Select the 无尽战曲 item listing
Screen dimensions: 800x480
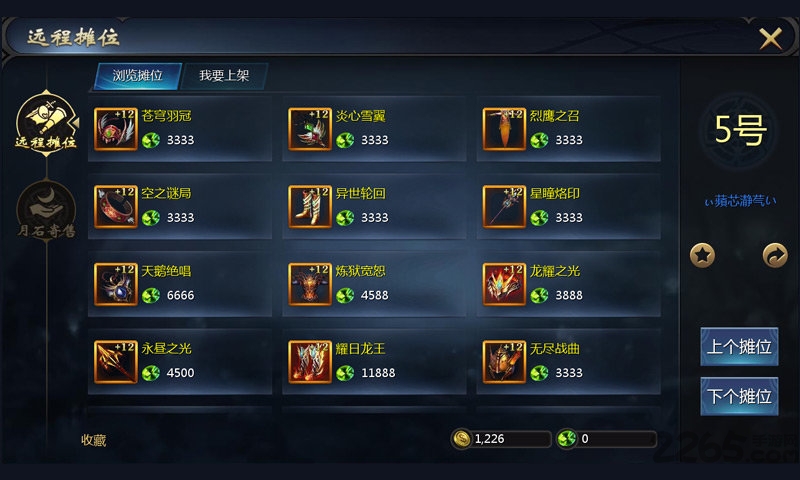(567, 361)
